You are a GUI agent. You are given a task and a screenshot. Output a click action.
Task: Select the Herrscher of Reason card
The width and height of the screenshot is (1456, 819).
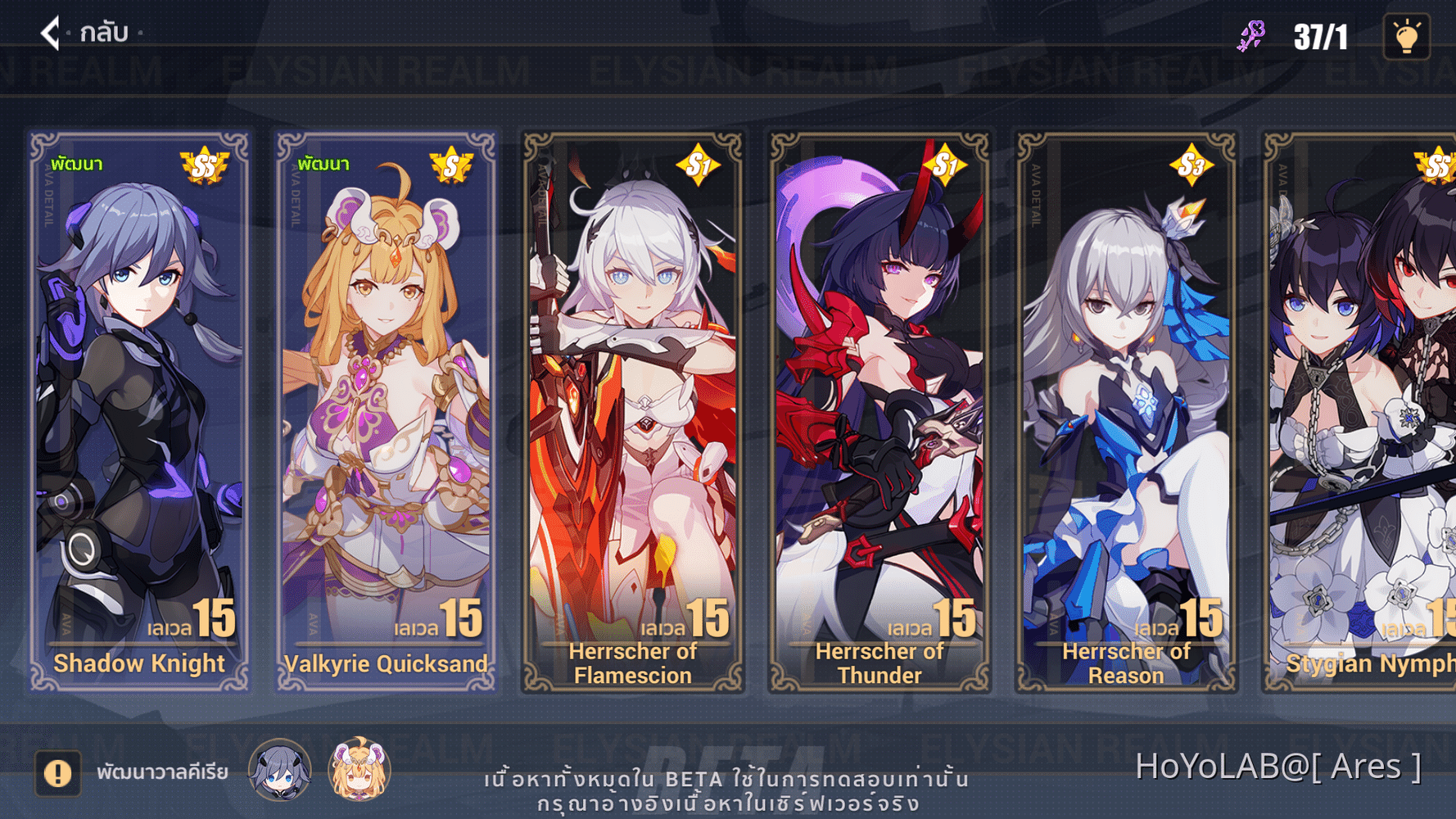(x=1127, y=409)
